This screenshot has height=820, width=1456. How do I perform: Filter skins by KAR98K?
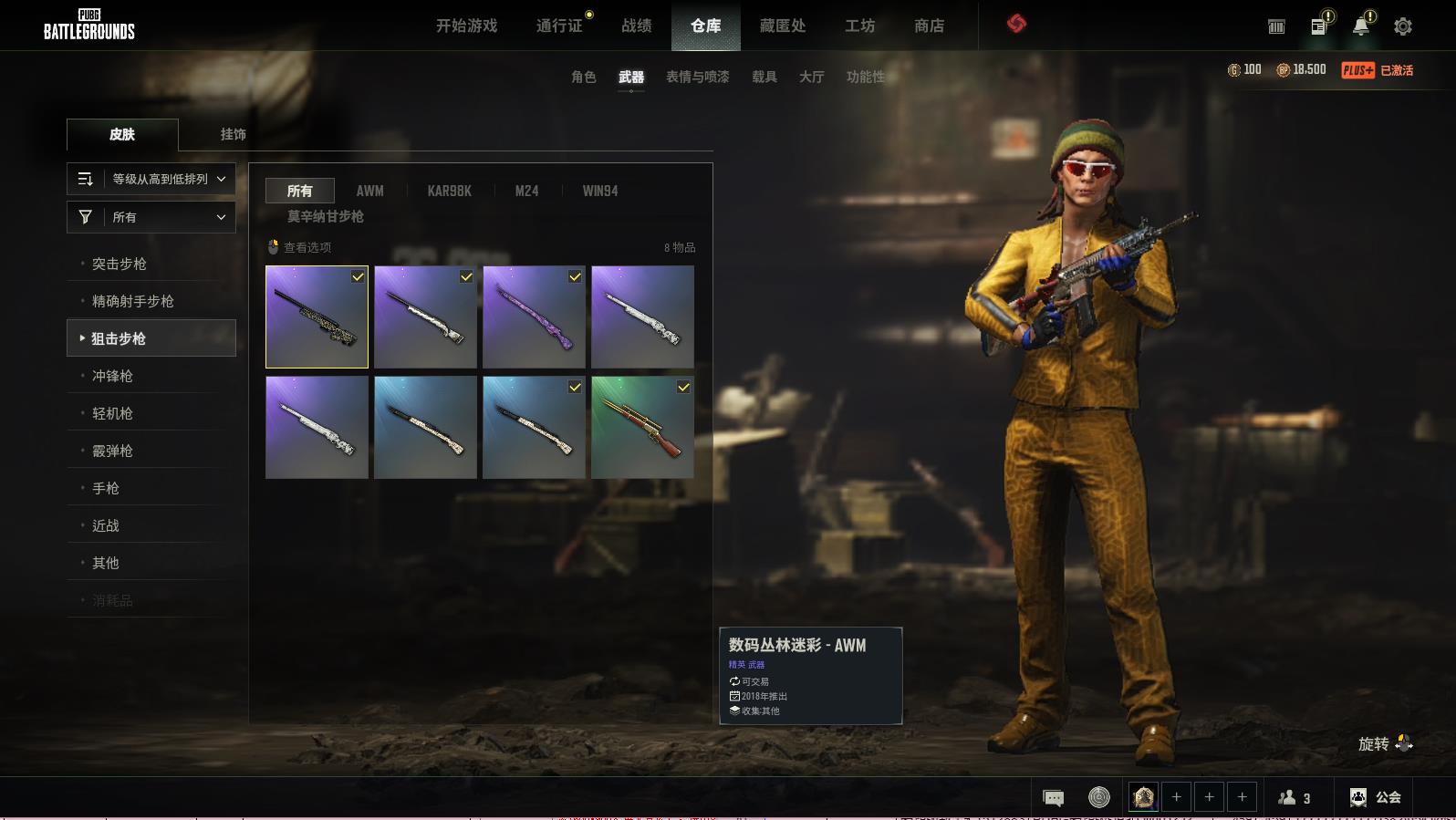[x=449, y=191]
